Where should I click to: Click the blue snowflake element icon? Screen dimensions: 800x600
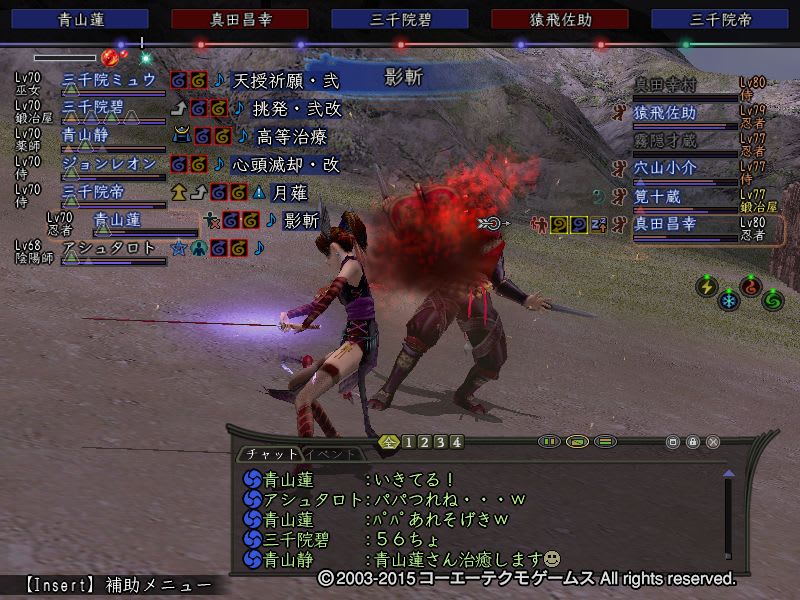click(728, 300)
